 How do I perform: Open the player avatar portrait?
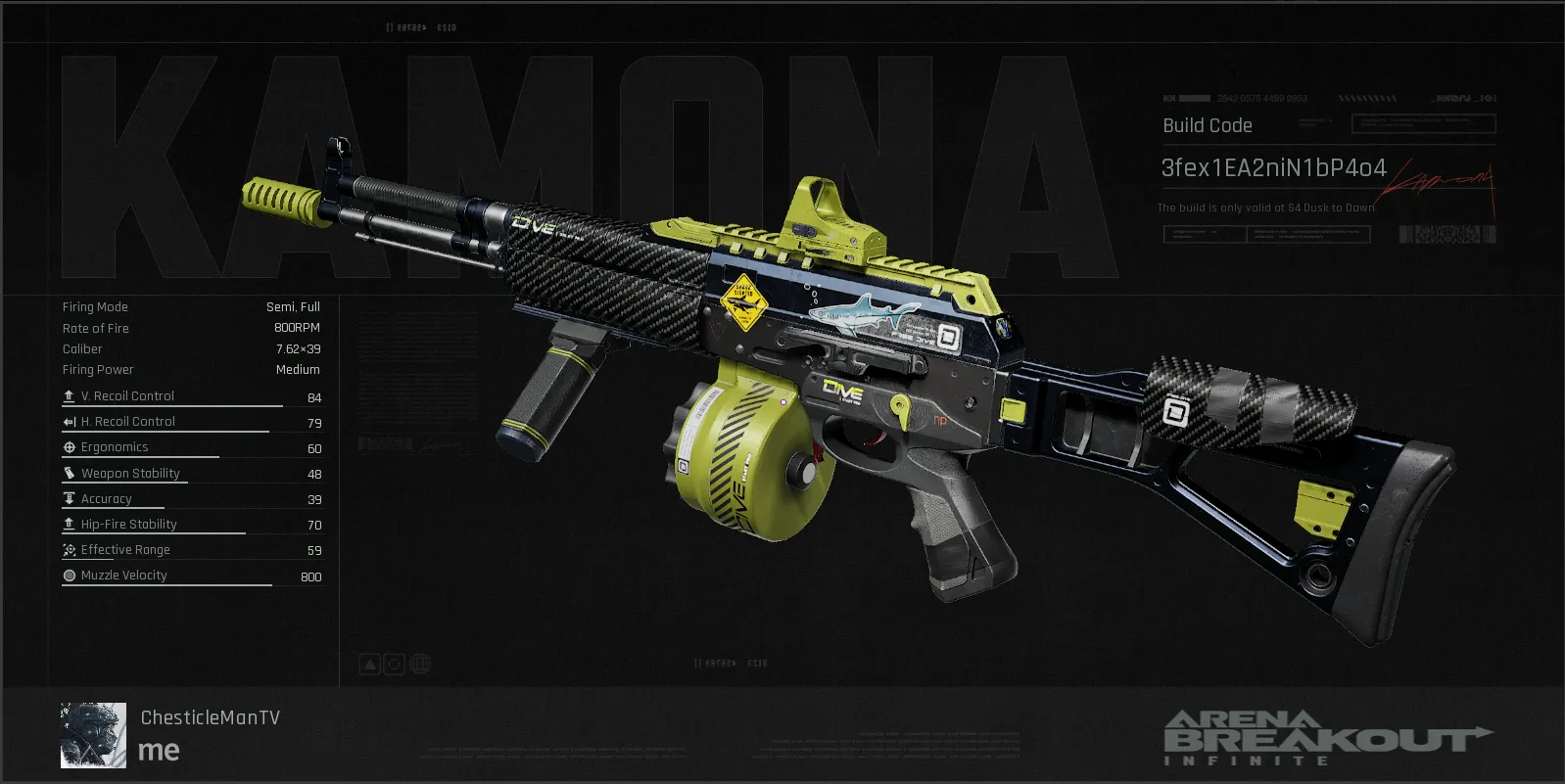click(92, 734)
